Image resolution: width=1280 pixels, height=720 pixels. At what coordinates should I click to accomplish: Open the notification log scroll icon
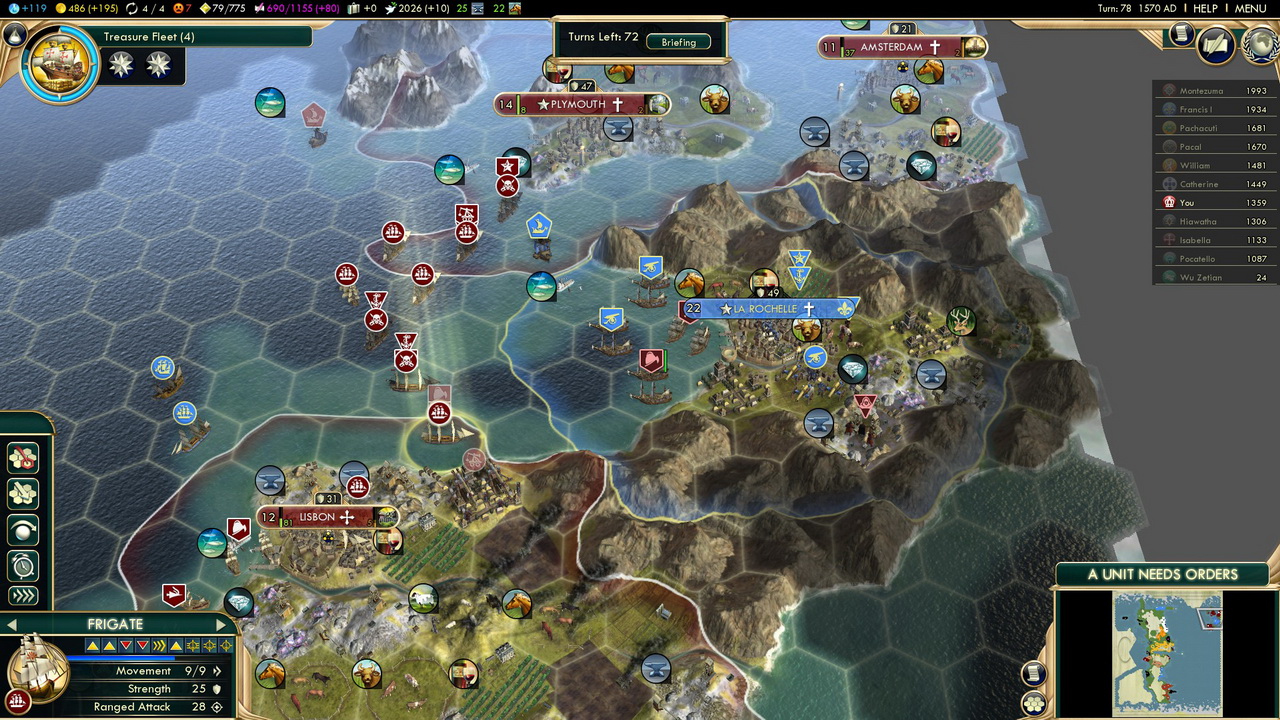[1181, 34]
